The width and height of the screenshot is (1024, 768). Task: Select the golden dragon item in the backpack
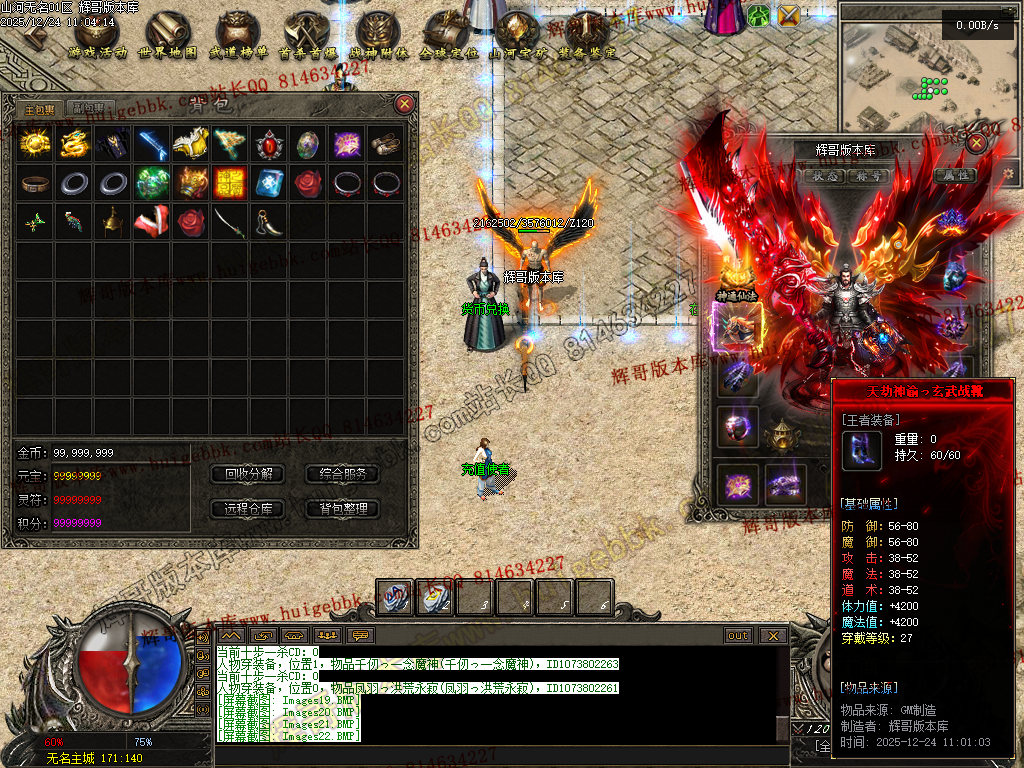click(x=74, y=145)
